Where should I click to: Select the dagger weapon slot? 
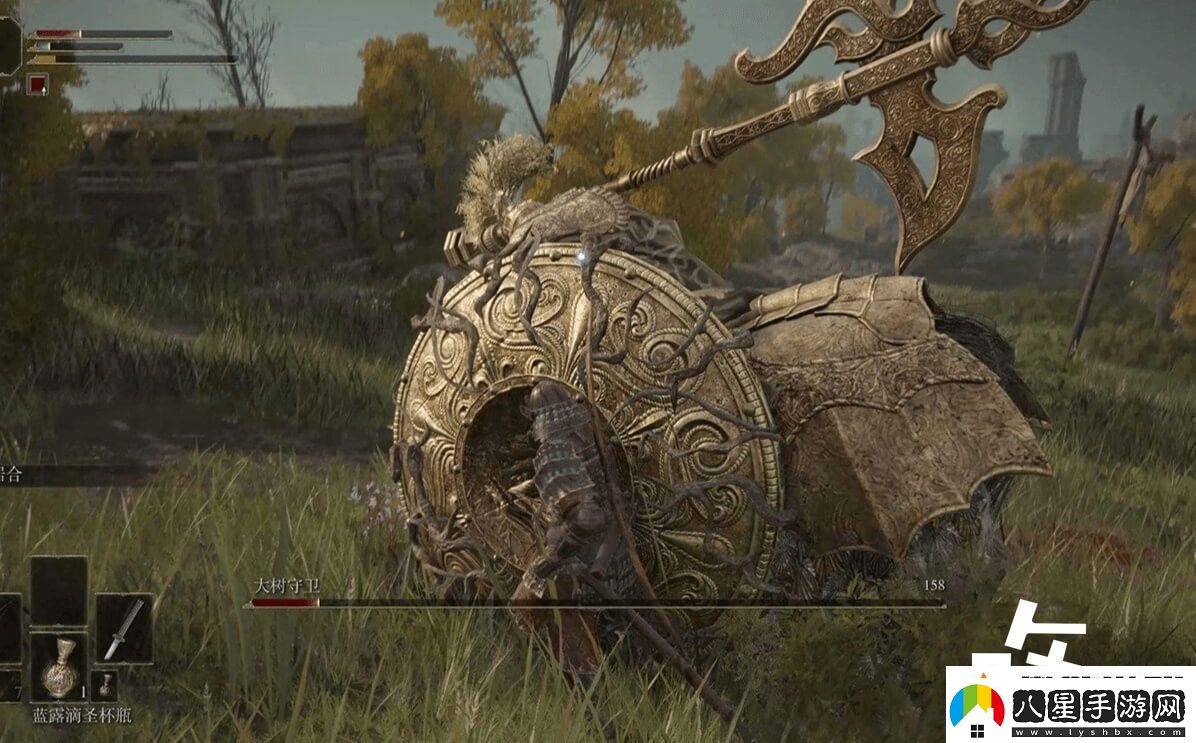pos(124,627)
